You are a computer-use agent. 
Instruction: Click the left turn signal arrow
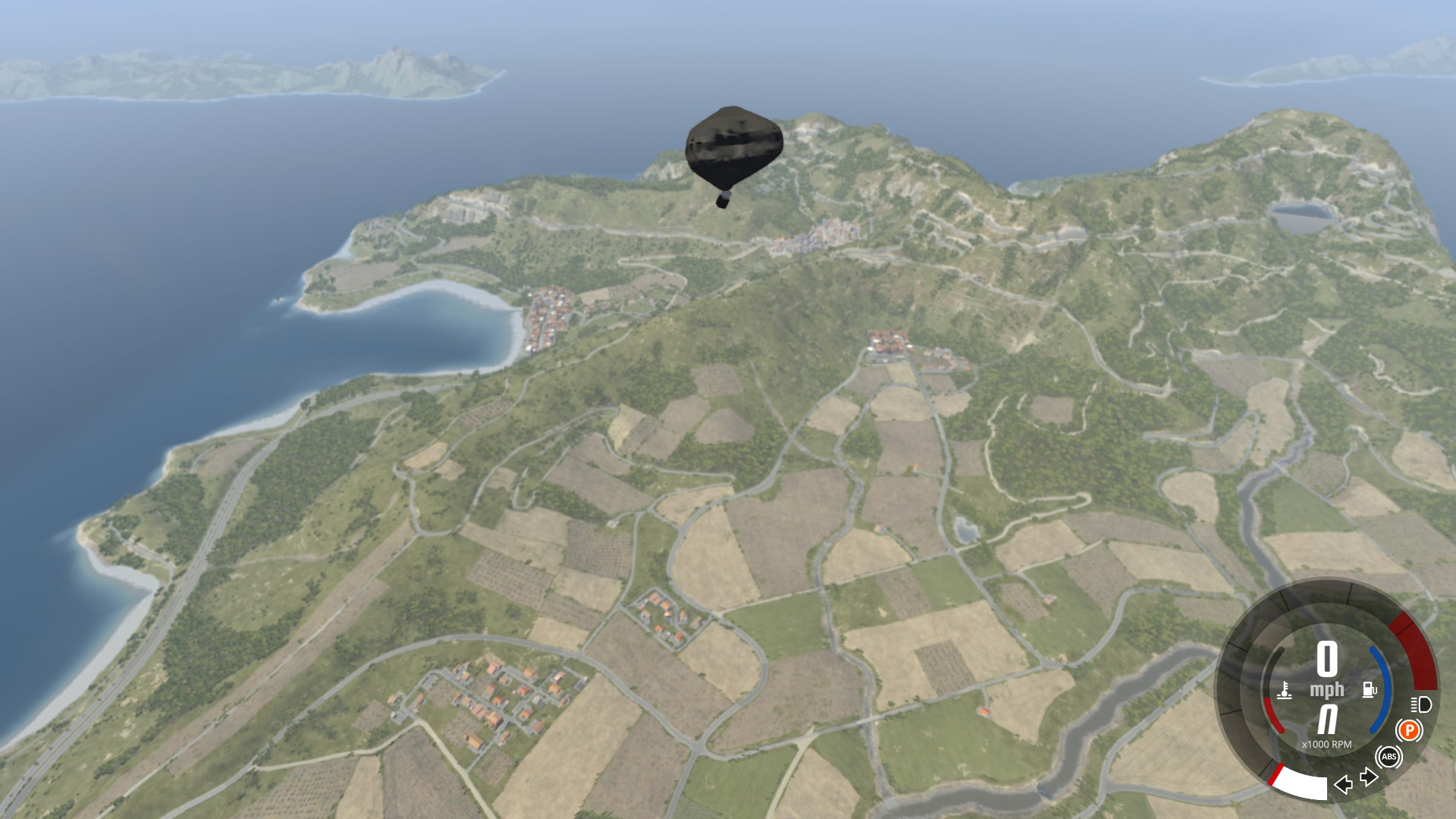(1343, 784)
